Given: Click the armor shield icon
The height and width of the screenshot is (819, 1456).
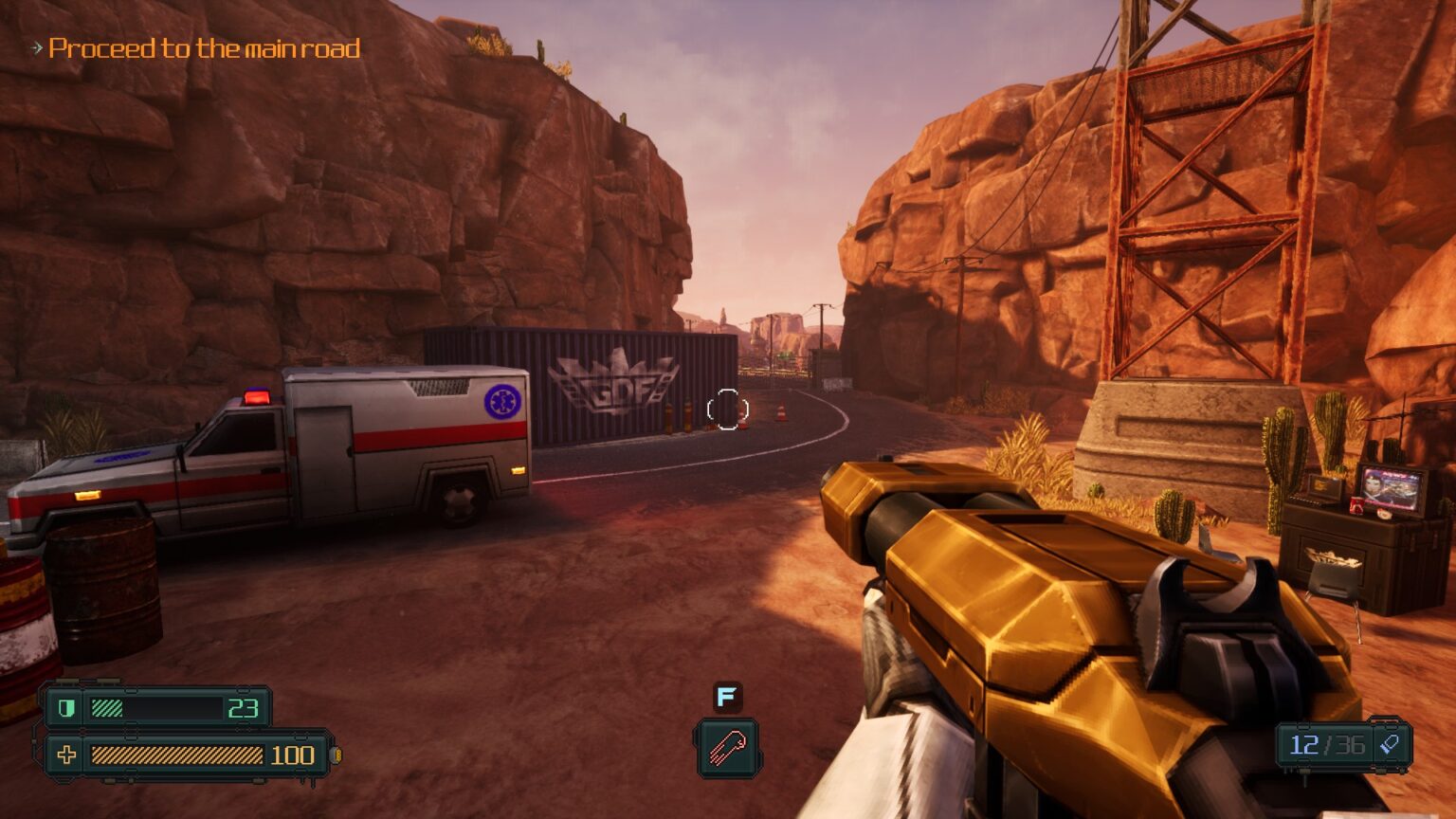Looking at the screenshot, I should tap(65, 708).
